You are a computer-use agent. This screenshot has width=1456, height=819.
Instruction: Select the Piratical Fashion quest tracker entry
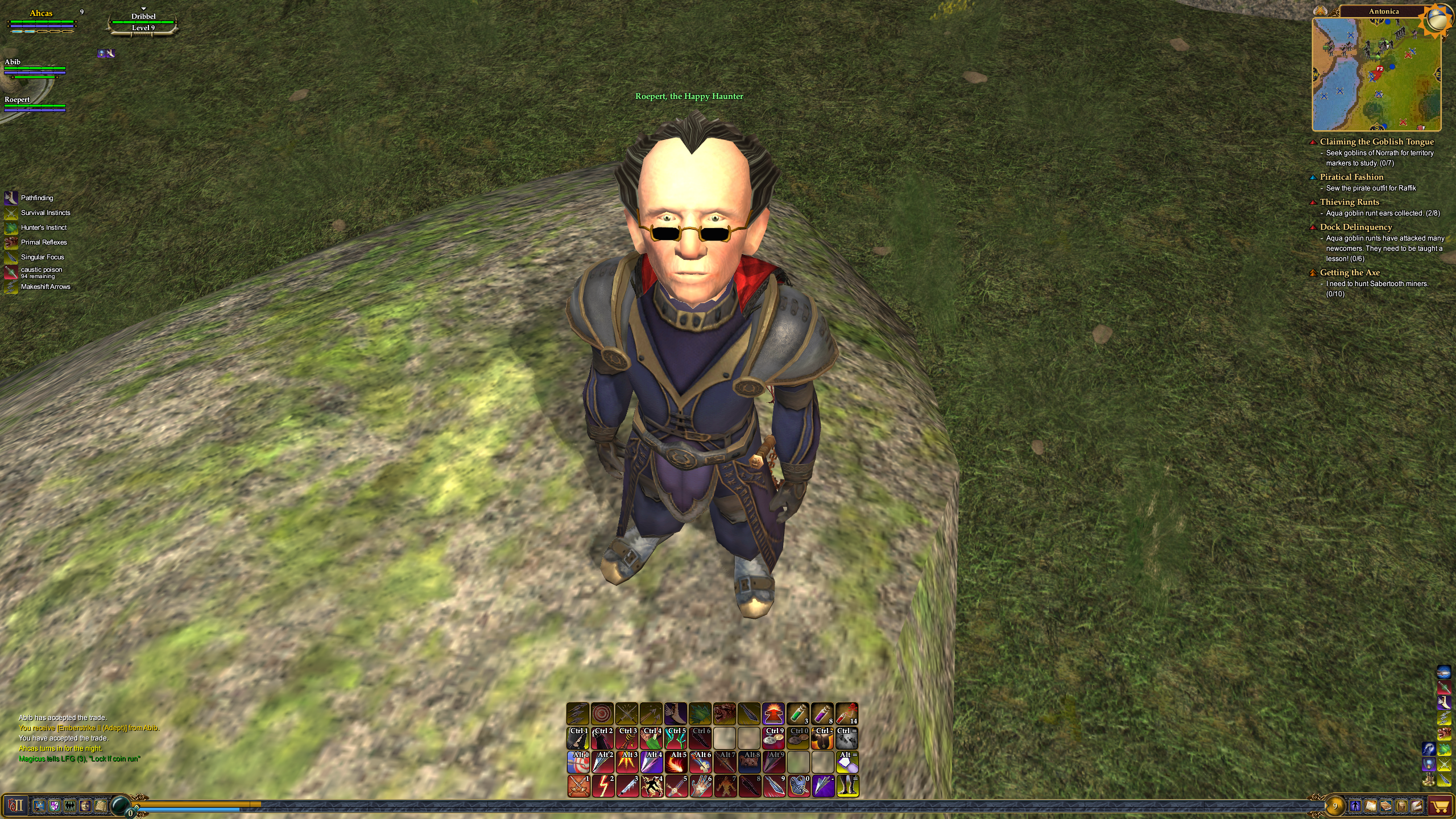click(x=1351, y=177)
